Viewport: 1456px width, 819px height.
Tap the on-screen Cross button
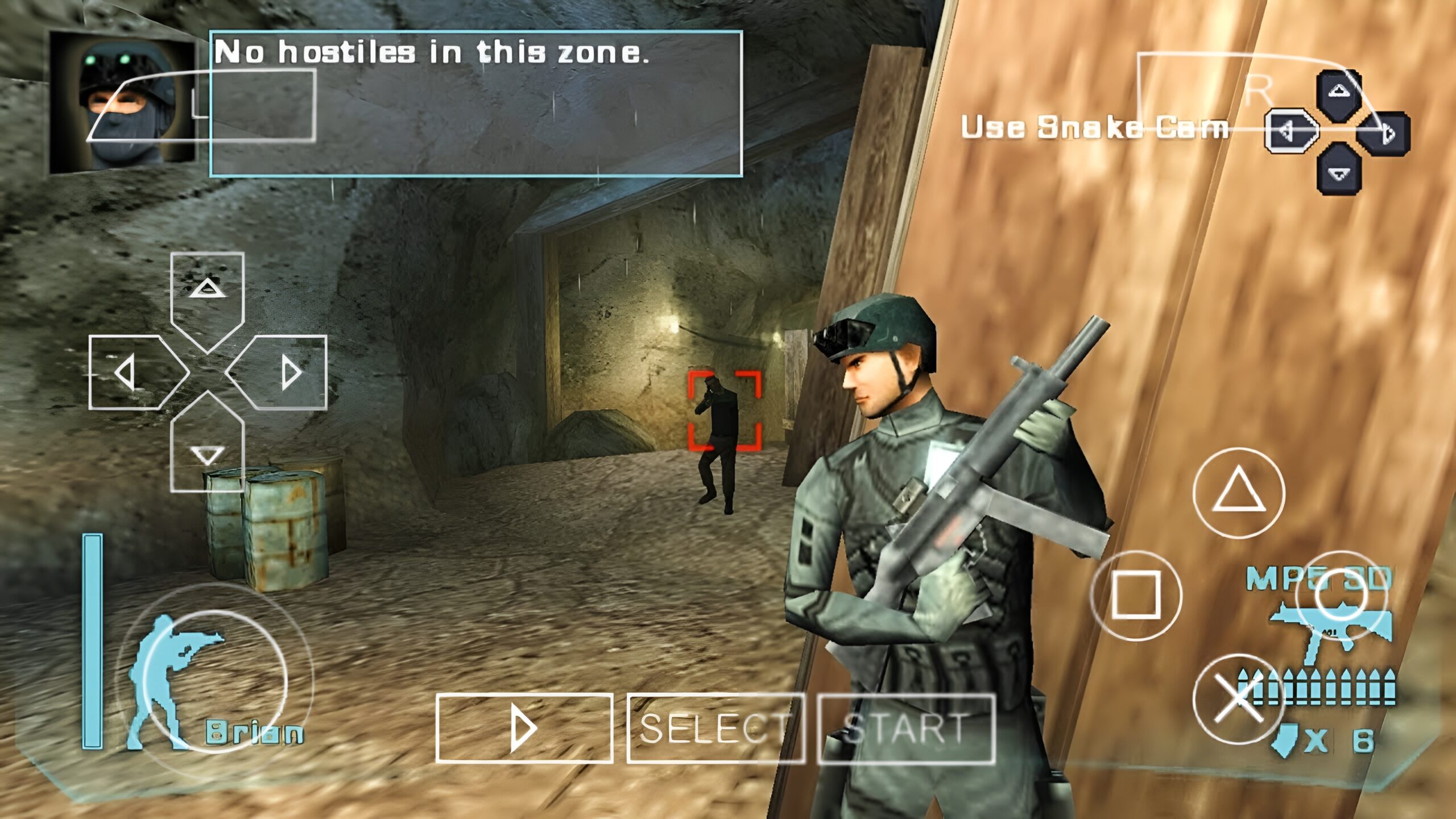click(x=1238, y=699)
